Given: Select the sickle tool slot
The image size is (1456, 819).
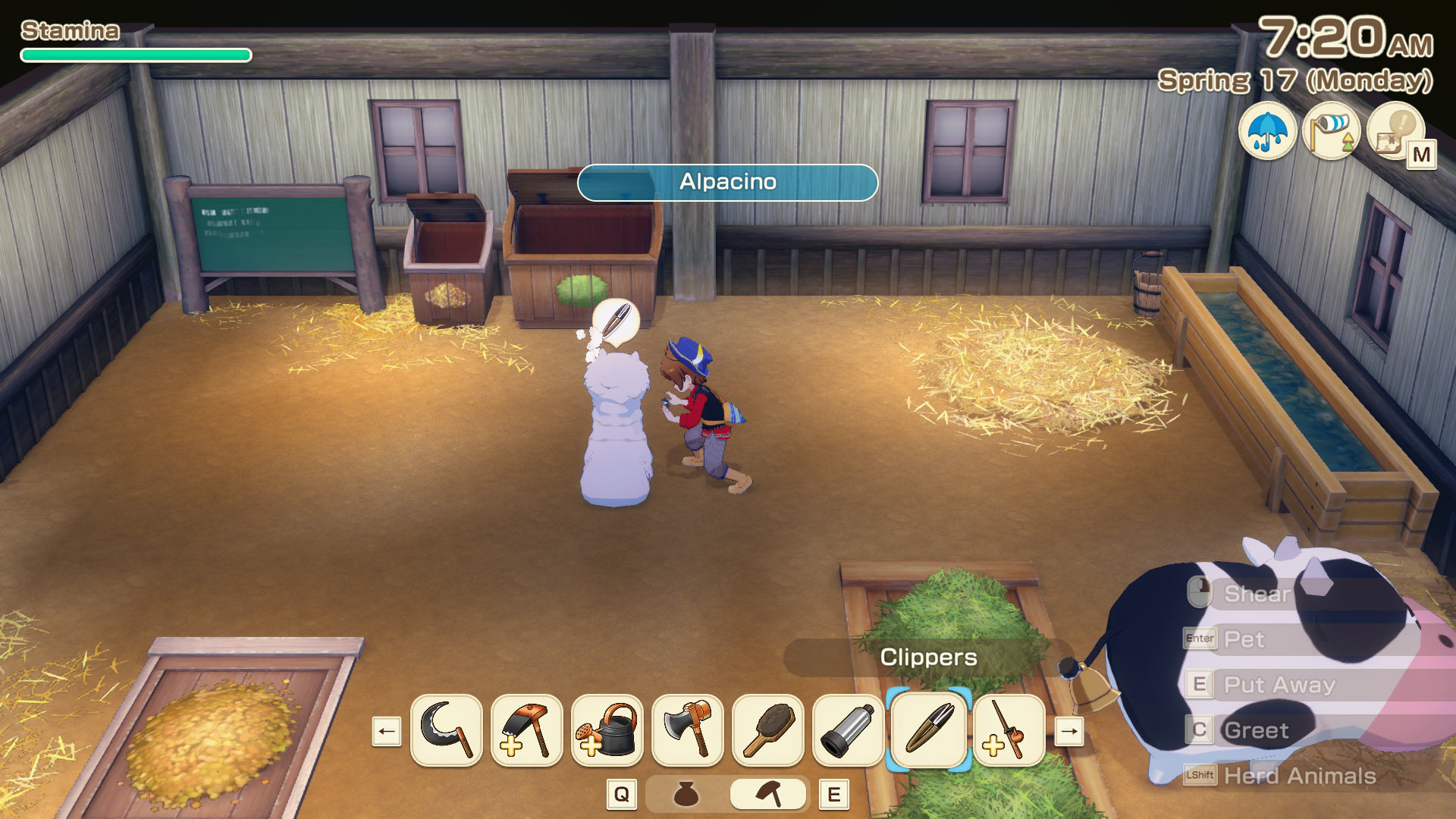Looking at the screenshot, I should coord(446,730).
